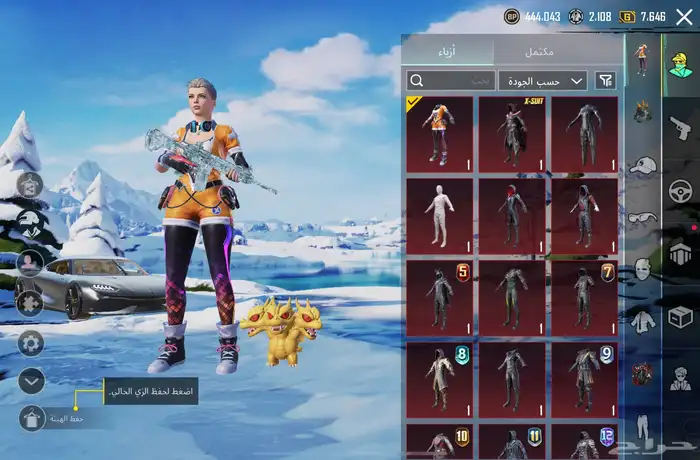Screen dimensions: 700x460
Task: Close the inventory screen with the X
Action: (684, 17)
